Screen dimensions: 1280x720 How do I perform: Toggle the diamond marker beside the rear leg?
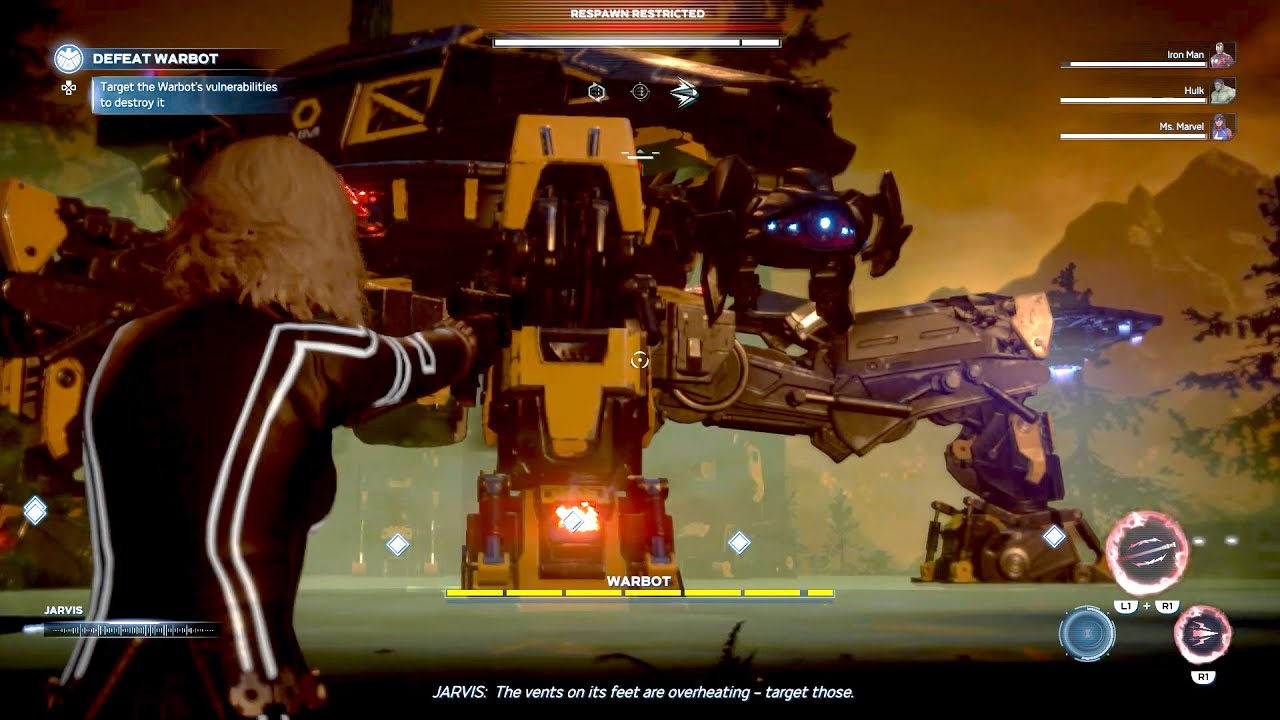[1055, 537]
